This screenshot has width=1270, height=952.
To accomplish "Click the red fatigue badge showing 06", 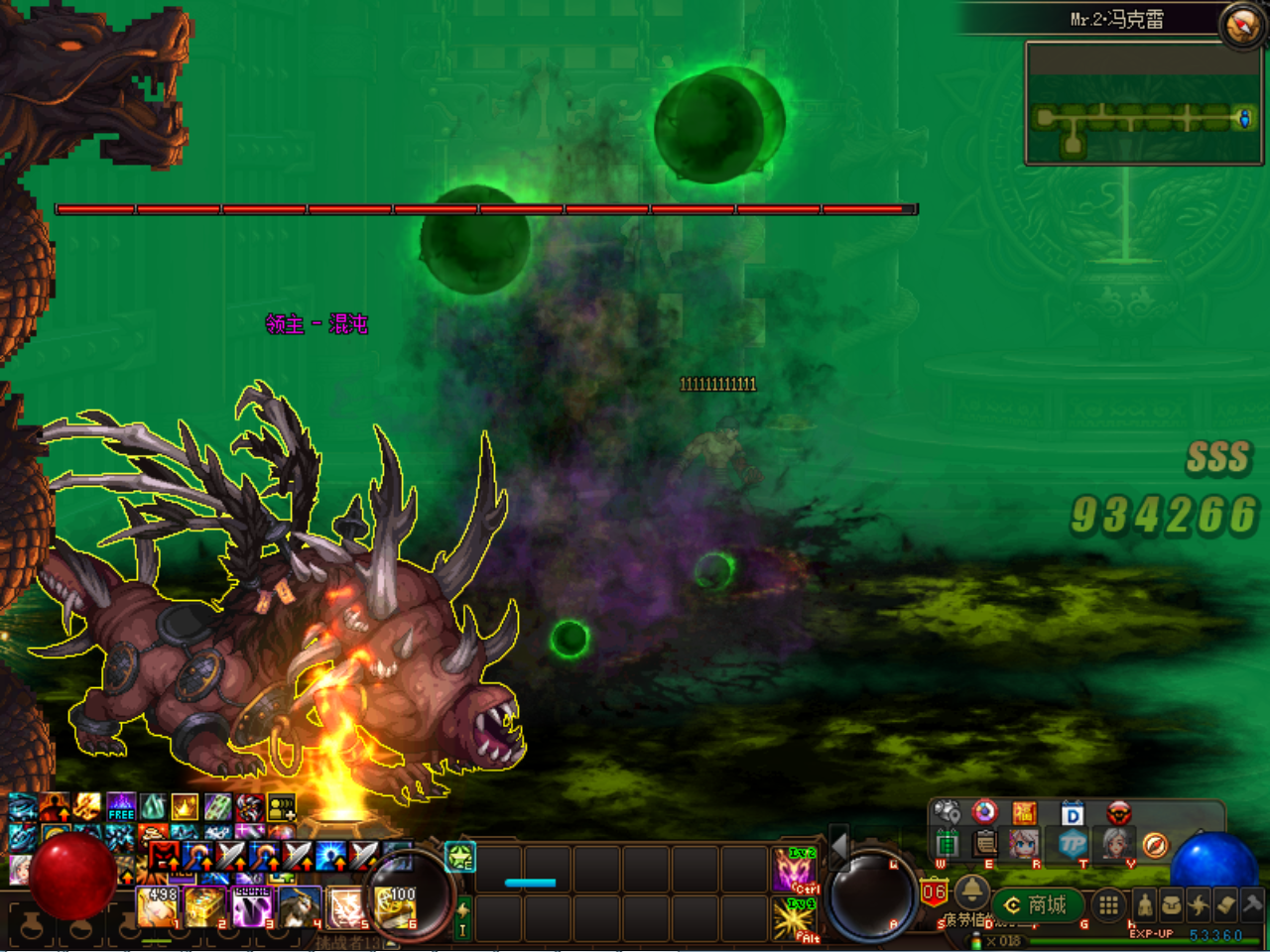I will [x=934, y=892].
